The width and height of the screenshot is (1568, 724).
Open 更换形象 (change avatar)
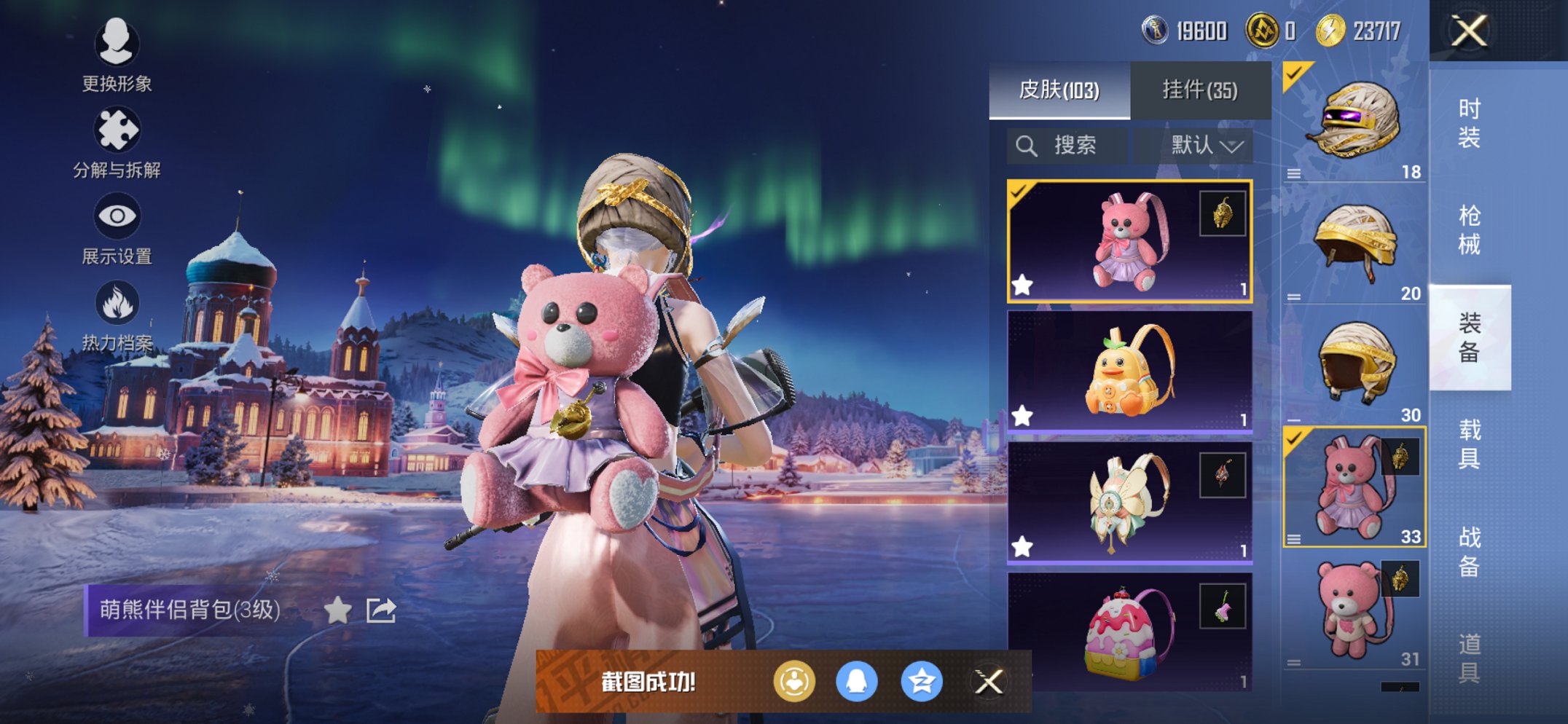coord(117,55)
